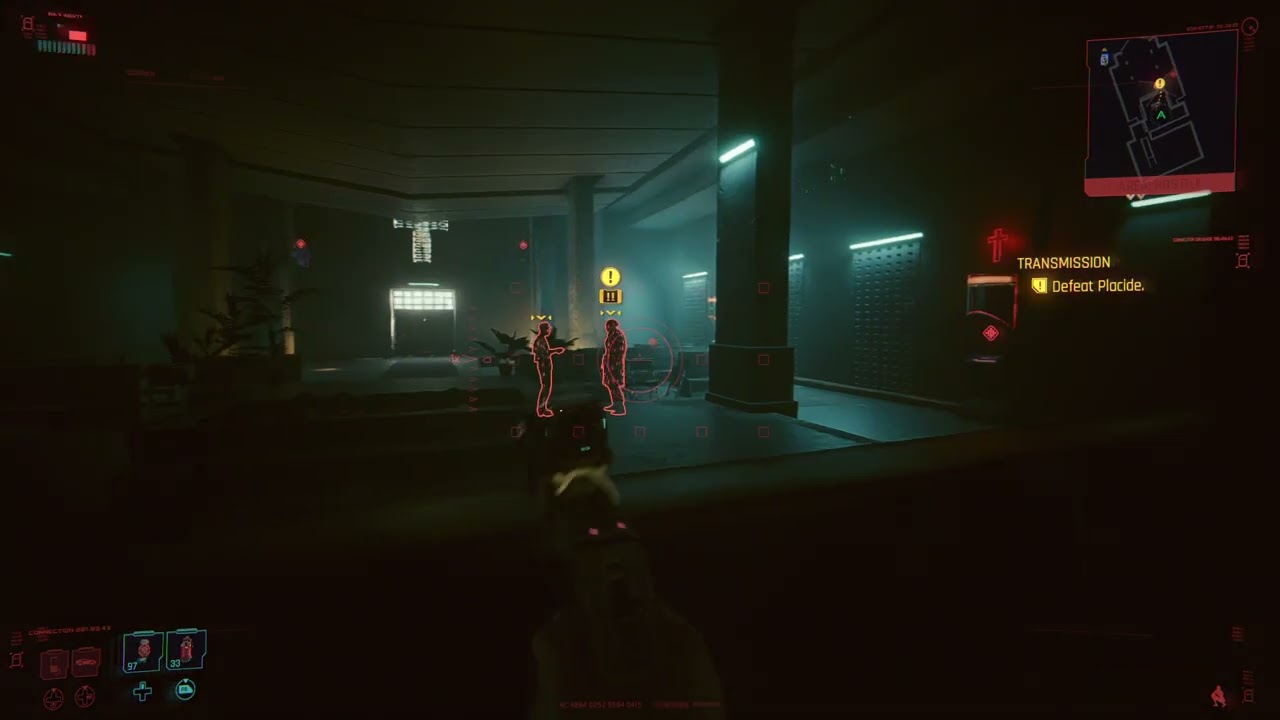This screenshot has width=1280, height=720.
Task: Click the double exclamation alert above the enemy
Action: (x=610, y=296)
